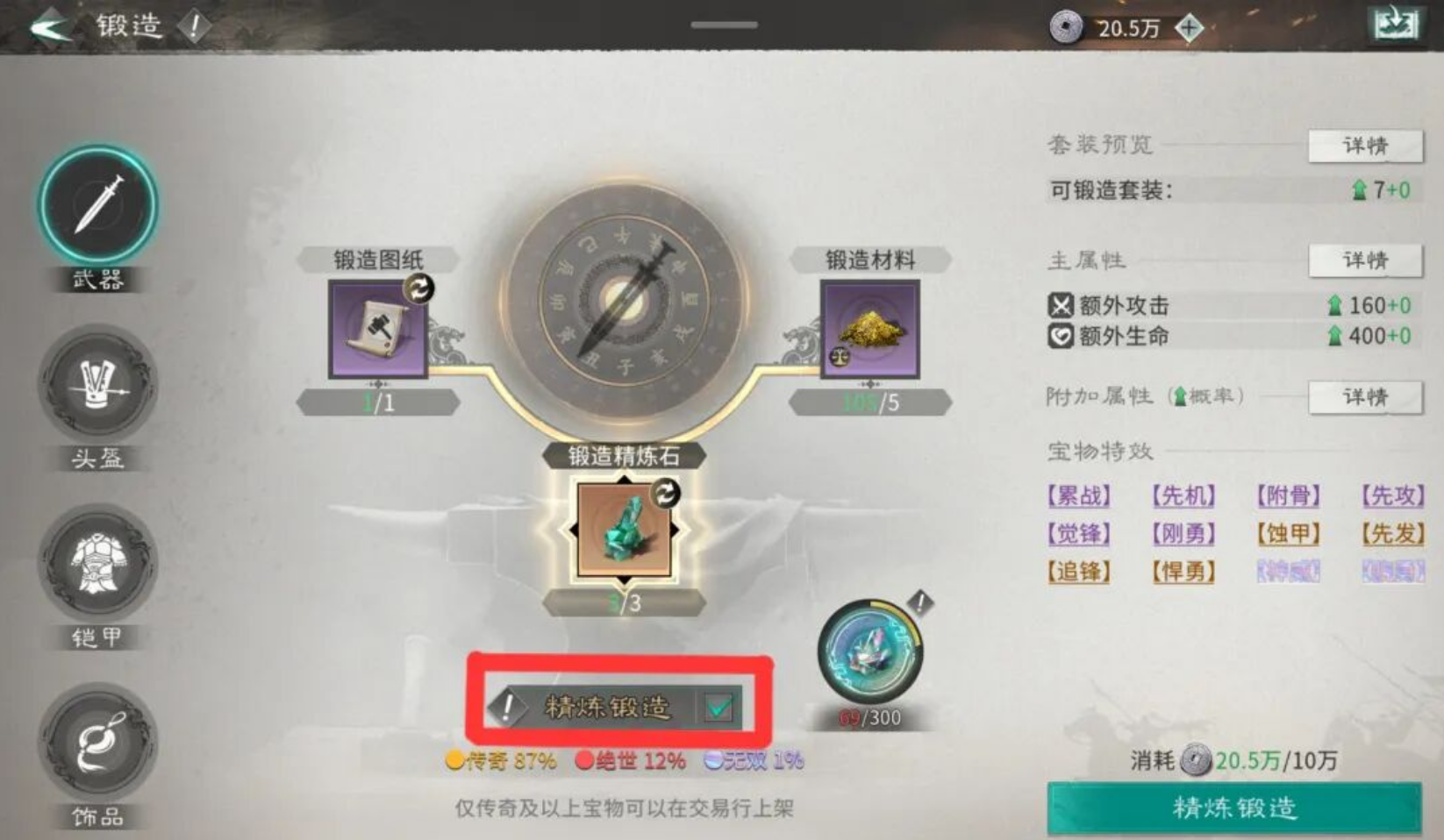Image resolution: width=1444 pixels, height=840 pixels.
Task: Open the 锻造材料 material slot
Action: [x=871, y=333]
